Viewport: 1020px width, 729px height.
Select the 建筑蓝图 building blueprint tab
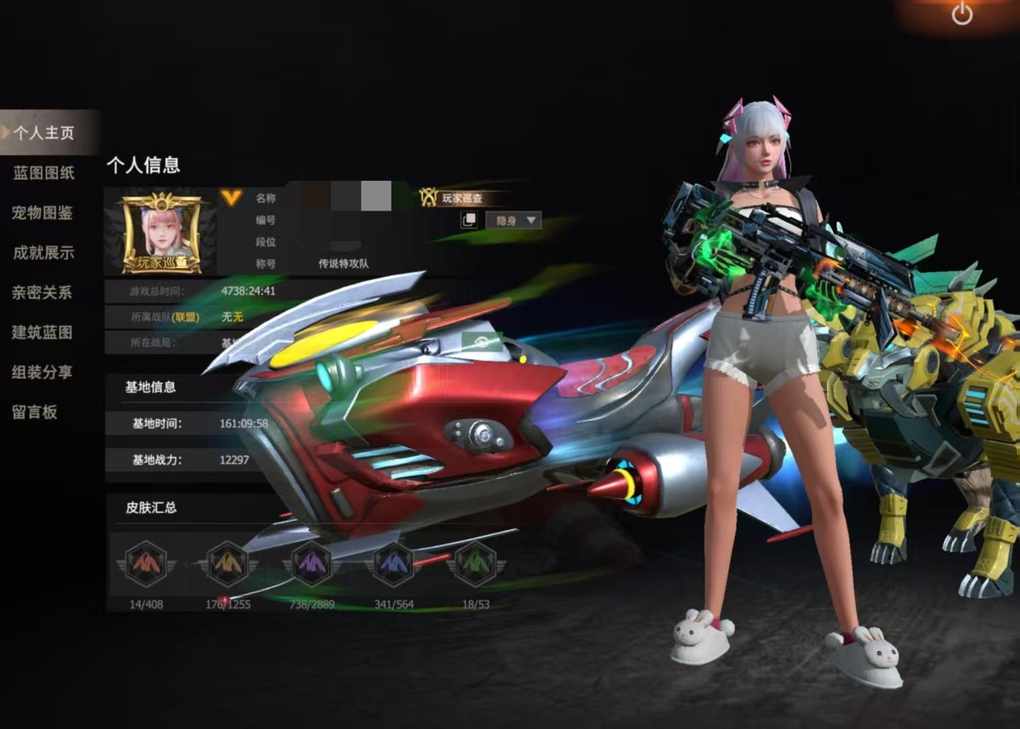click(x=42, y=332)
